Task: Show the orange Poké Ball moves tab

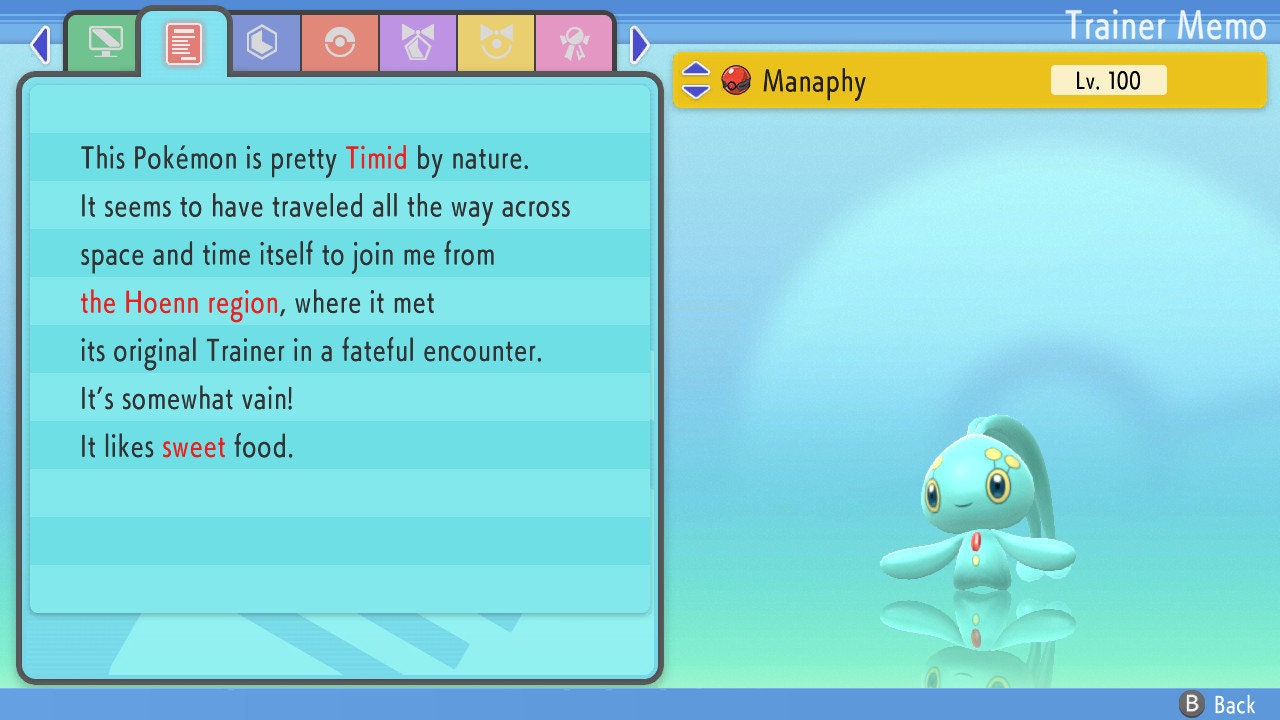Action: [340, 42]
